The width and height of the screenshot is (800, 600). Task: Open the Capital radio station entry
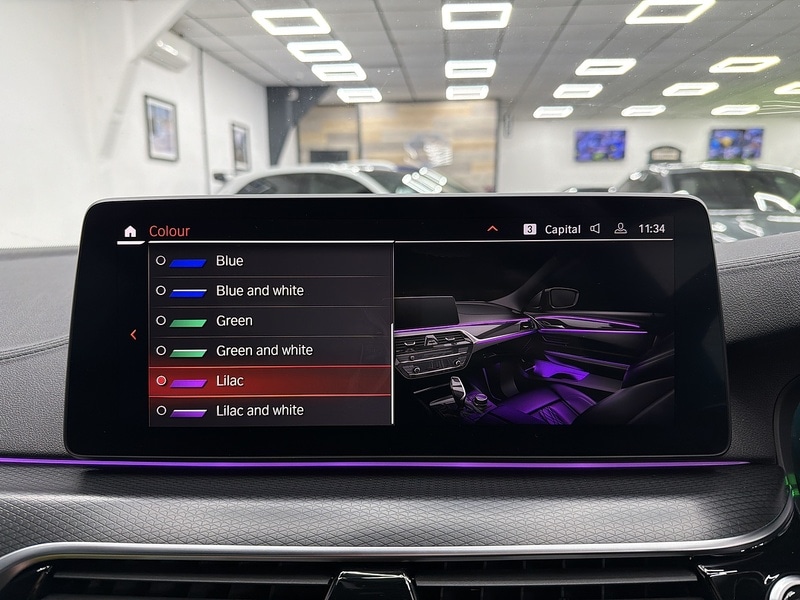tap(561, 229)
